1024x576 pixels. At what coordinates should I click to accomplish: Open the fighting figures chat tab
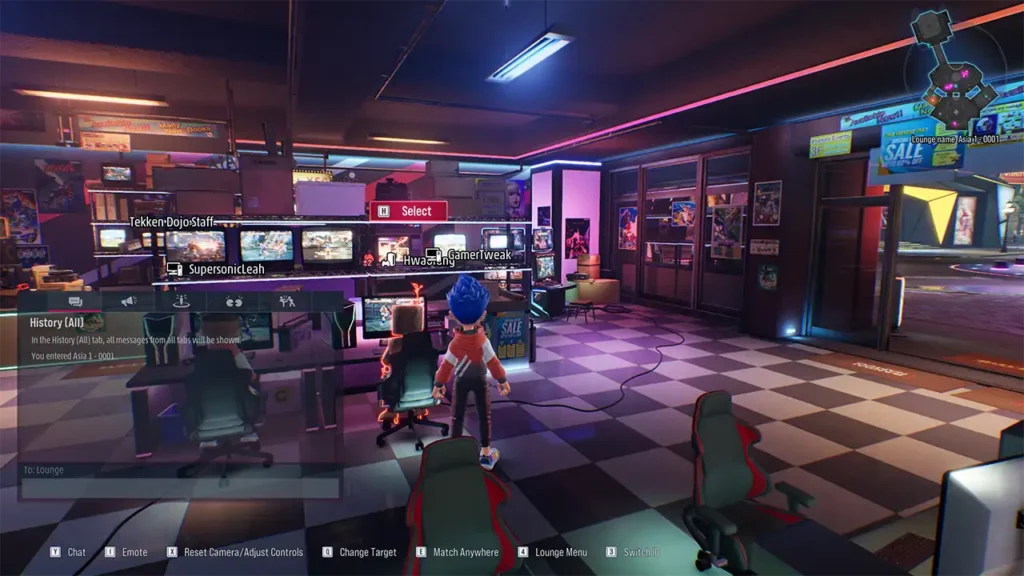click(x=287, y=301)
